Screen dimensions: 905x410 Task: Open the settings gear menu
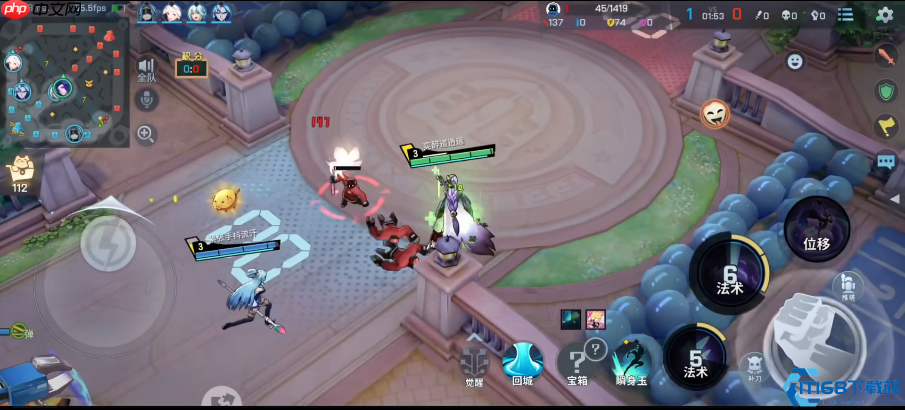click(885, 15)
